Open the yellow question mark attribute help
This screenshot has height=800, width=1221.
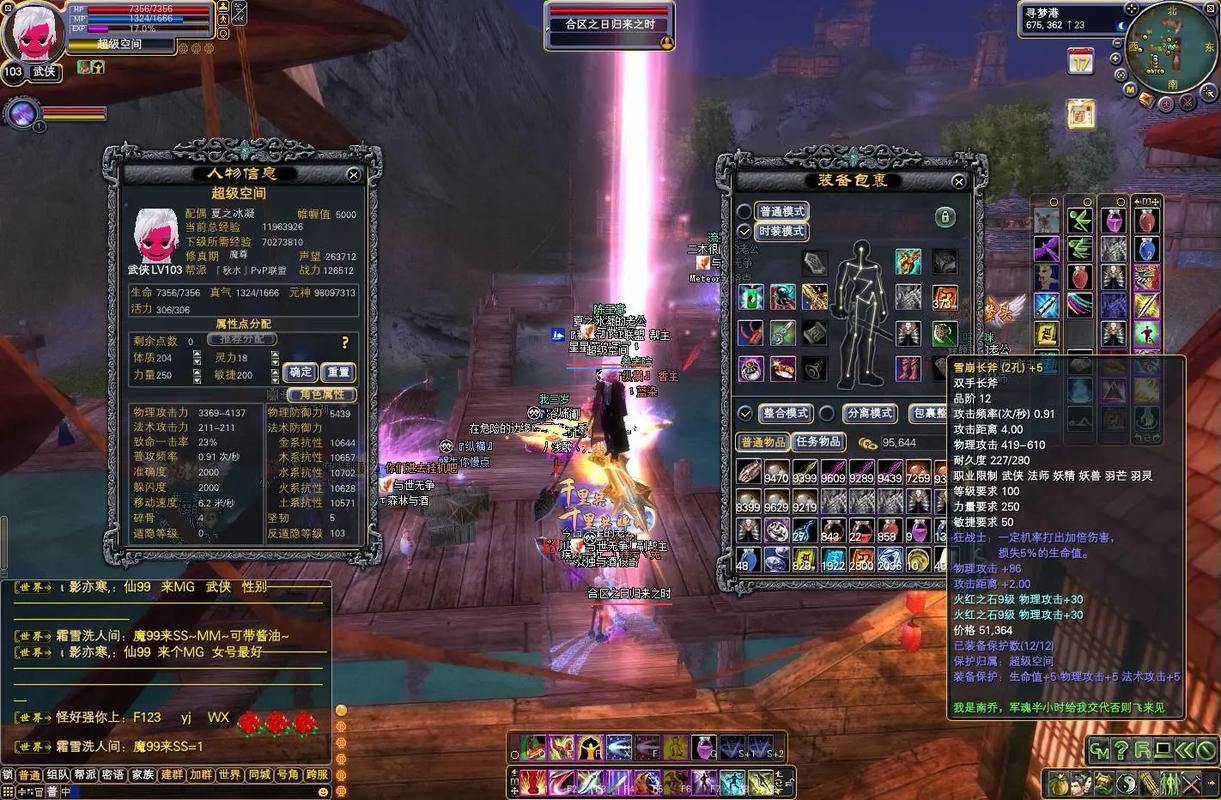(x=345, y=342)
